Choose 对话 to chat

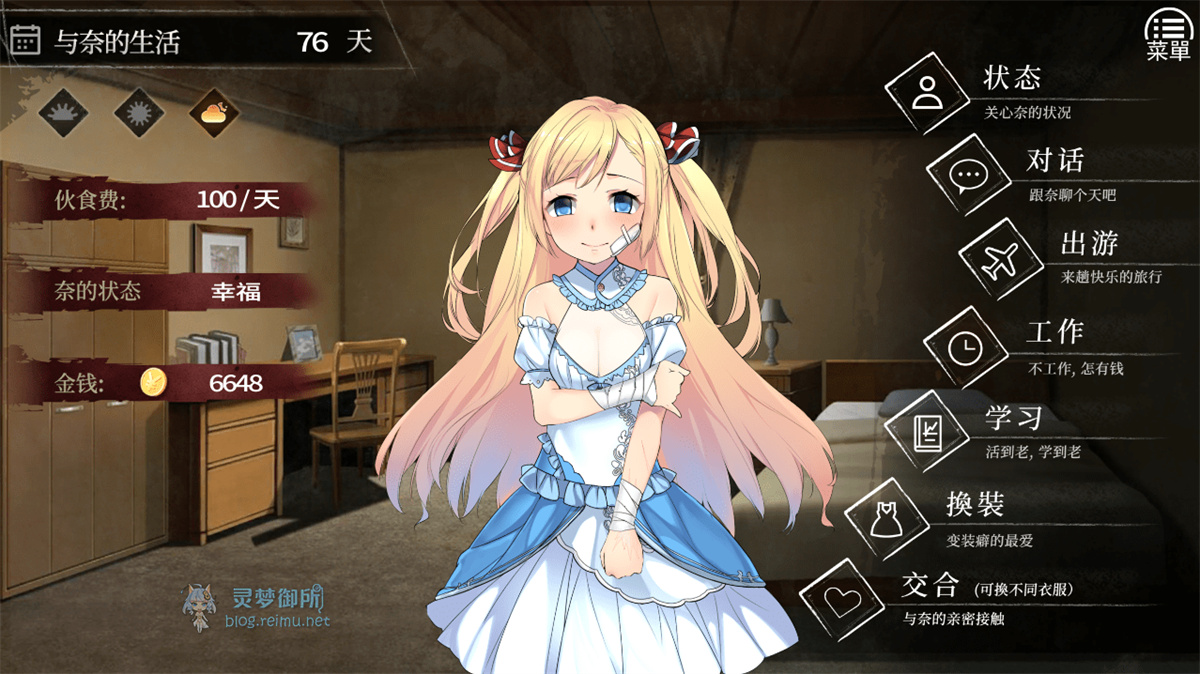pos(967,176)
